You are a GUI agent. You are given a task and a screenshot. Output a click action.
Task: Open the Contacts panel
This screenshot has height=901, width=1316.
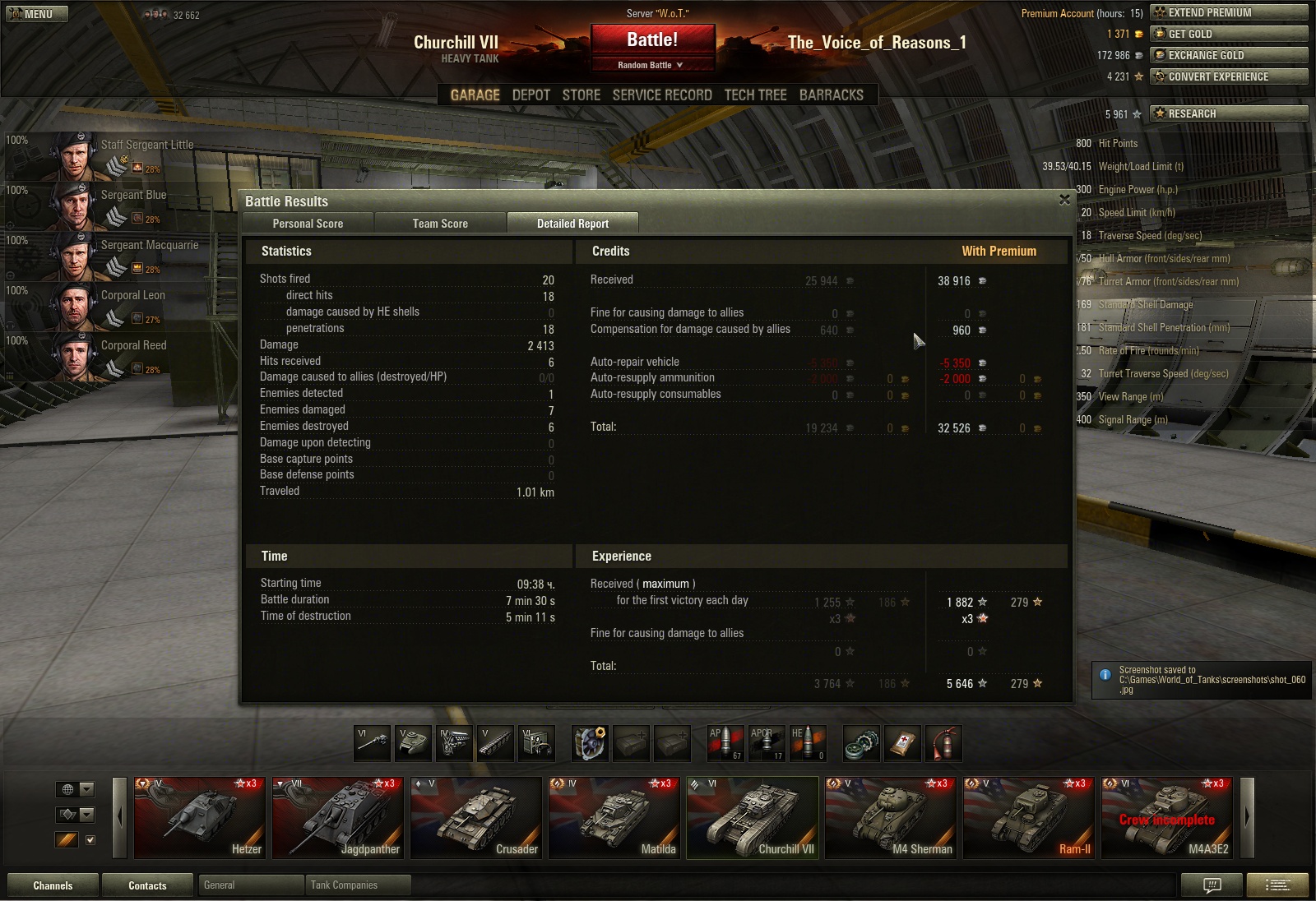click(147, 885)
